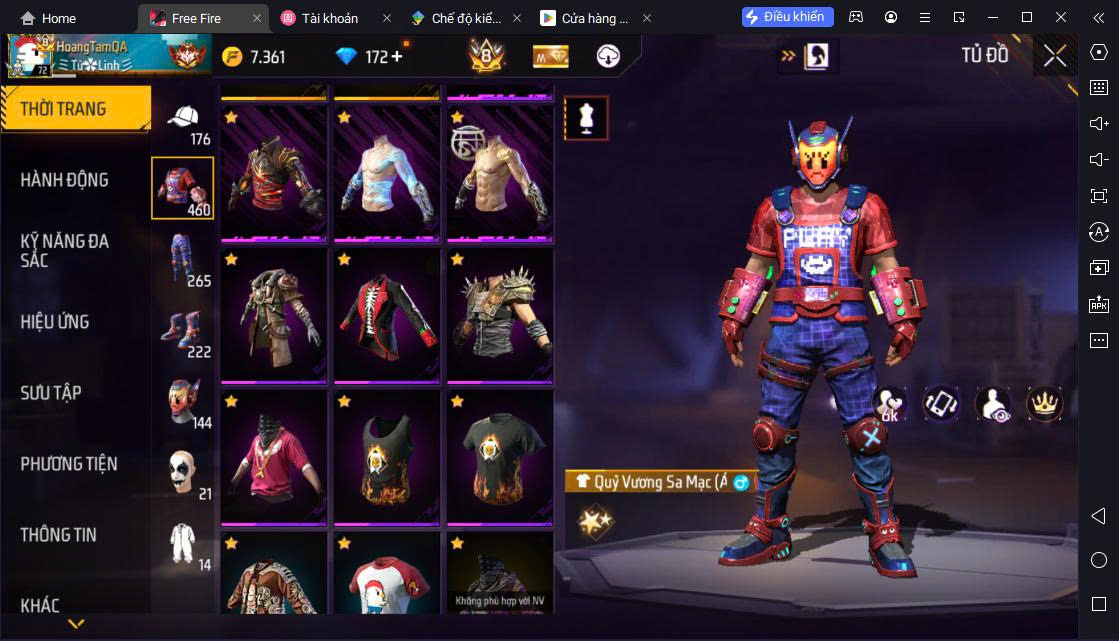Open the Kỹ Năng Đa Sắc category
The image size is (1119, 641).
(65, 250)
